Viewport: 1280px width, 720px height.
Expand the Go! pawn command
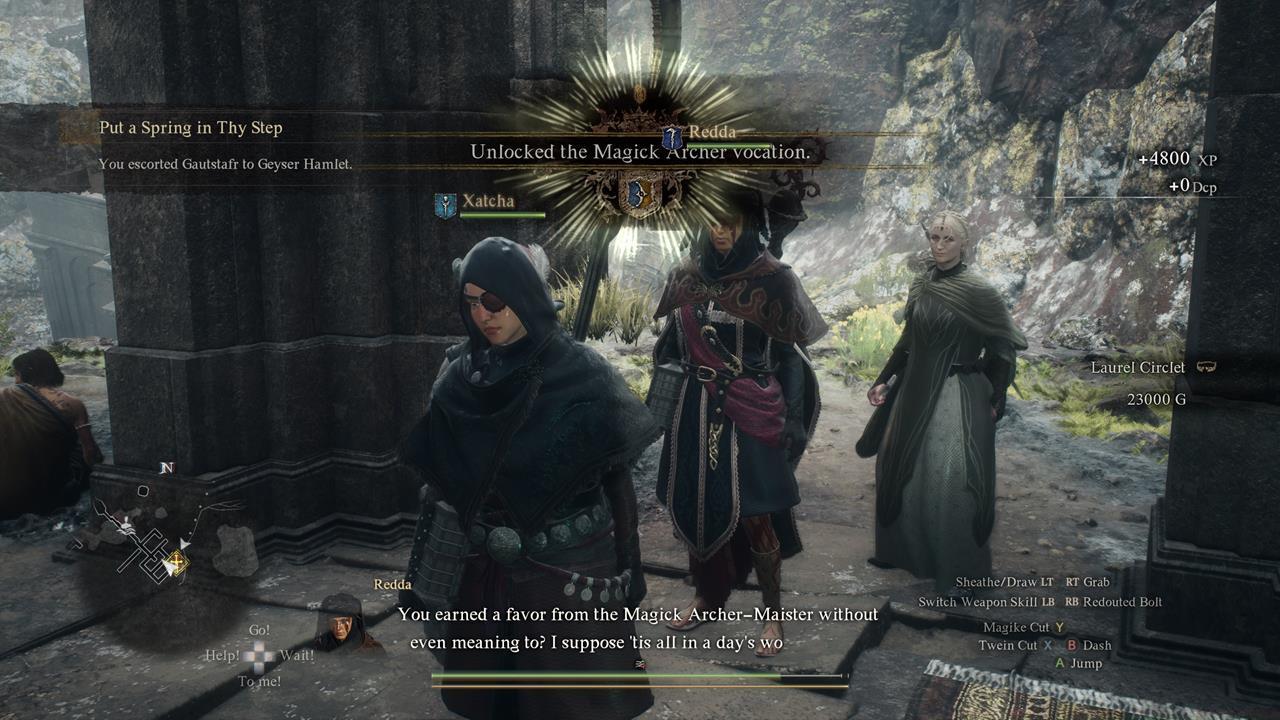click(x=258, y=629)
